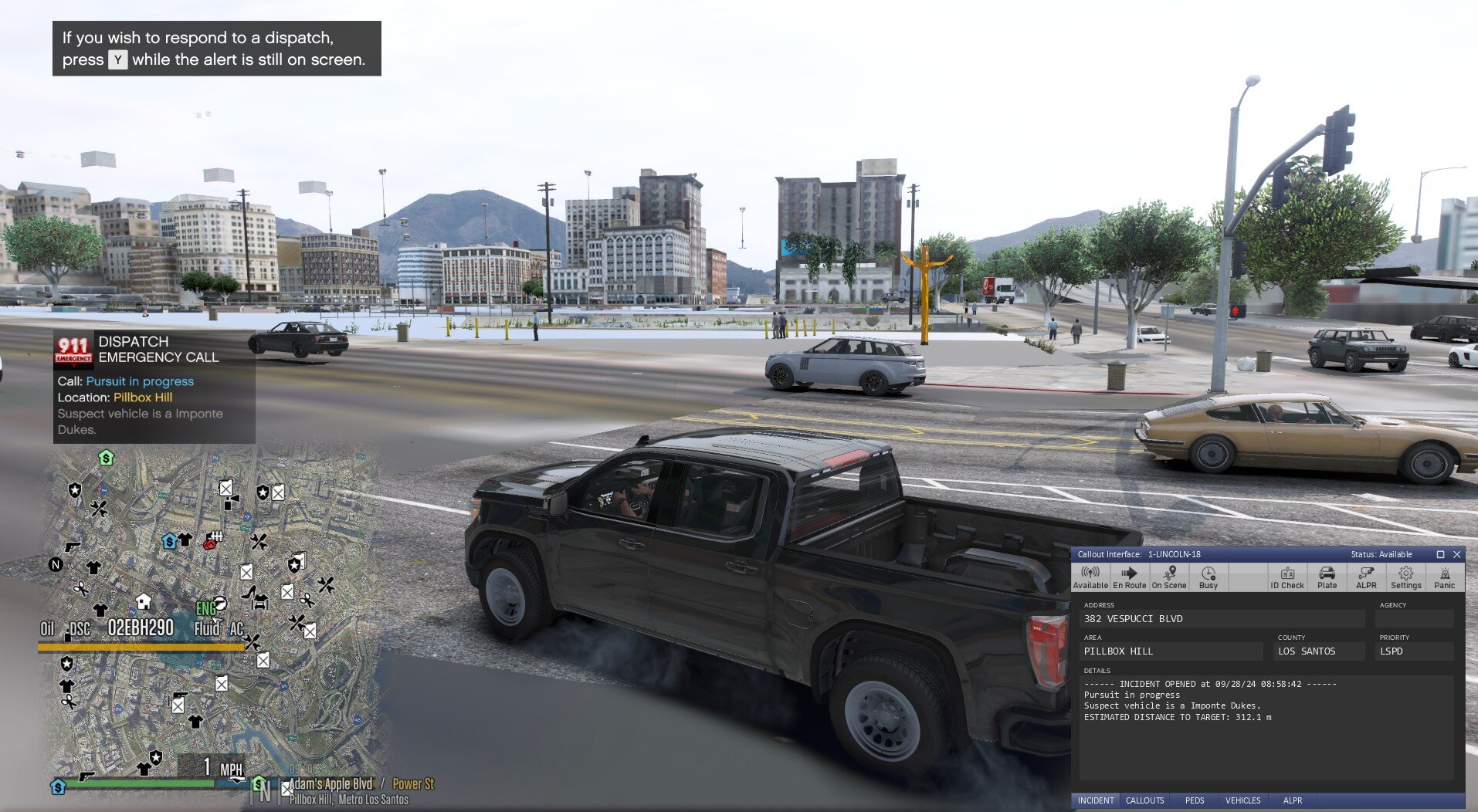Open Callout Interface Settings
The image size is (1478, 812).
[x=1405, y=577]
